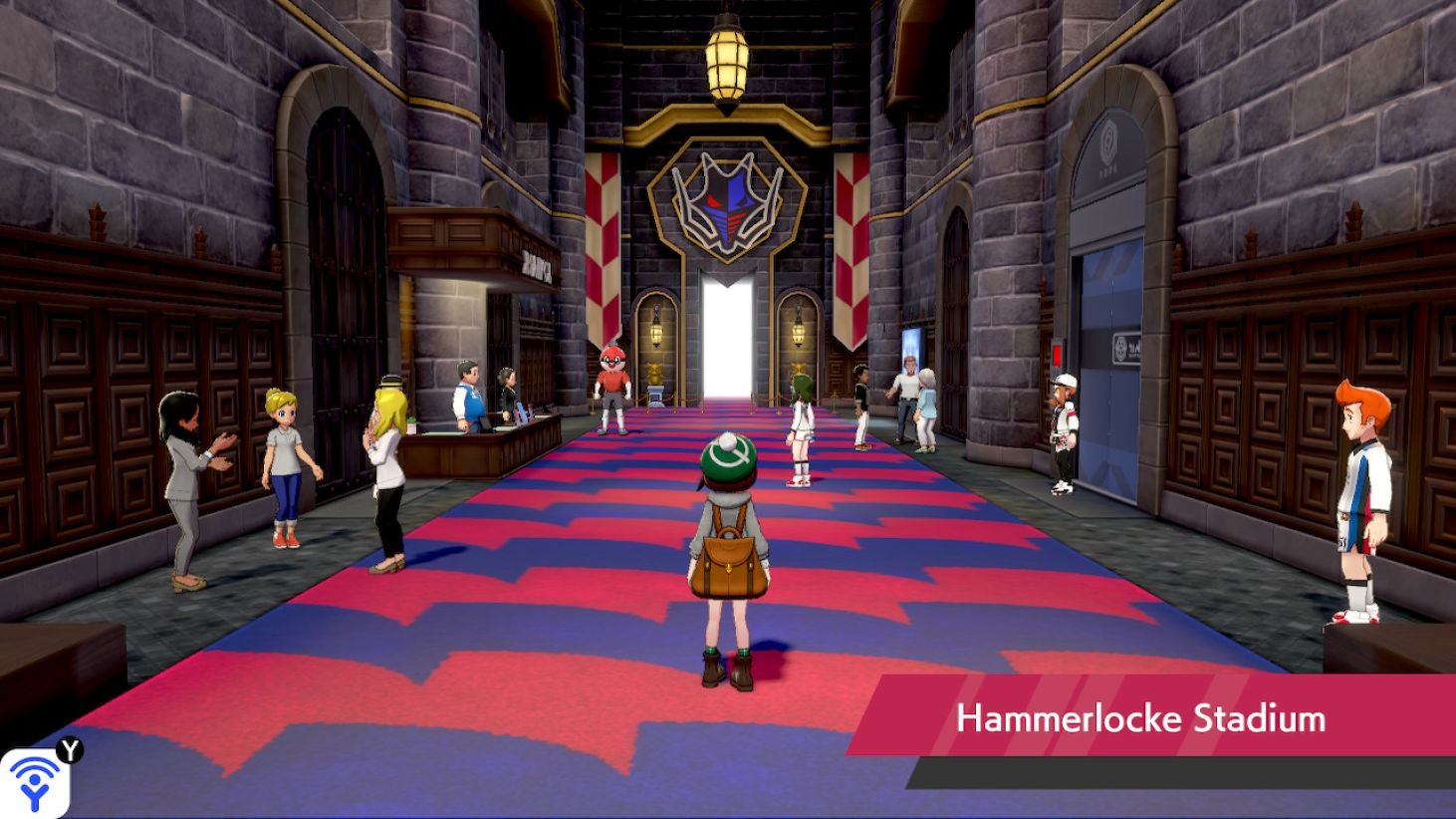1456x819 pixels.
Task: Select the lantern sconce left of the entrance
Action: pos(654,332)
